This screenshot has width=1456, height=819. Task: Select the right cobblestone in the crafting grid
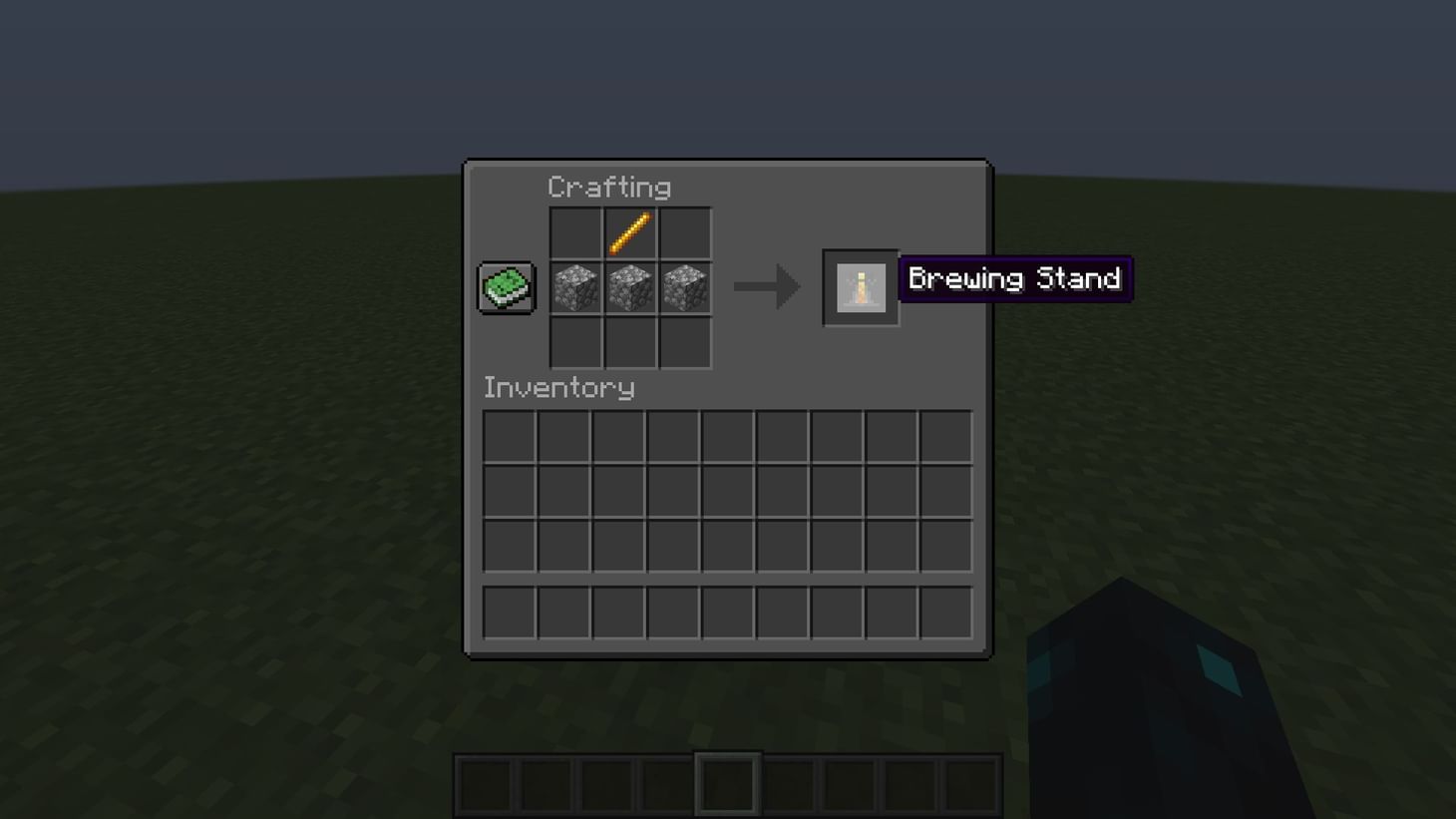(x=684, y=286)
